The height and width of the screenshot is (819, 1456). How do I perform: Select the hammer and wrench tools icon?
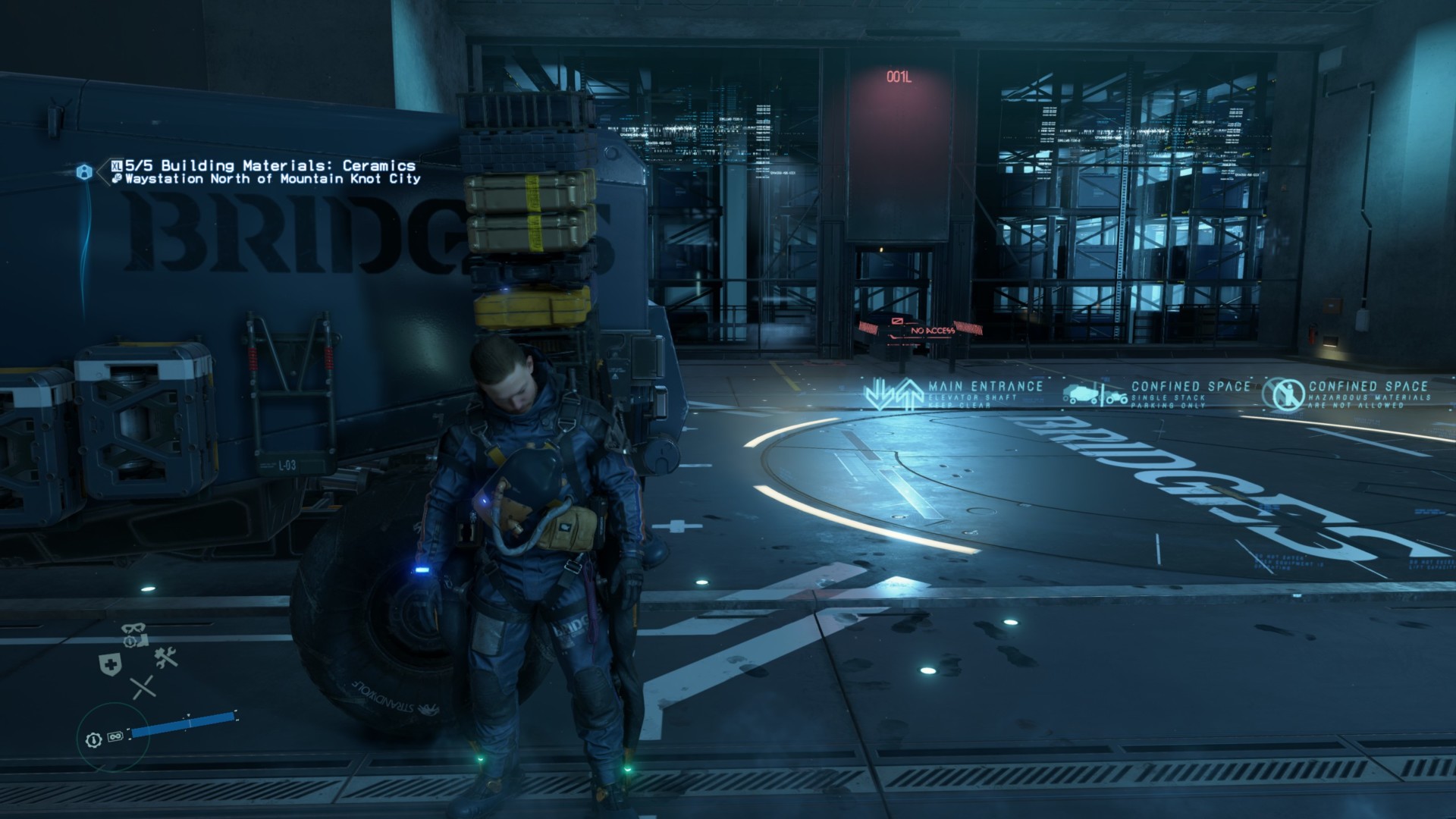pos(165,657)
